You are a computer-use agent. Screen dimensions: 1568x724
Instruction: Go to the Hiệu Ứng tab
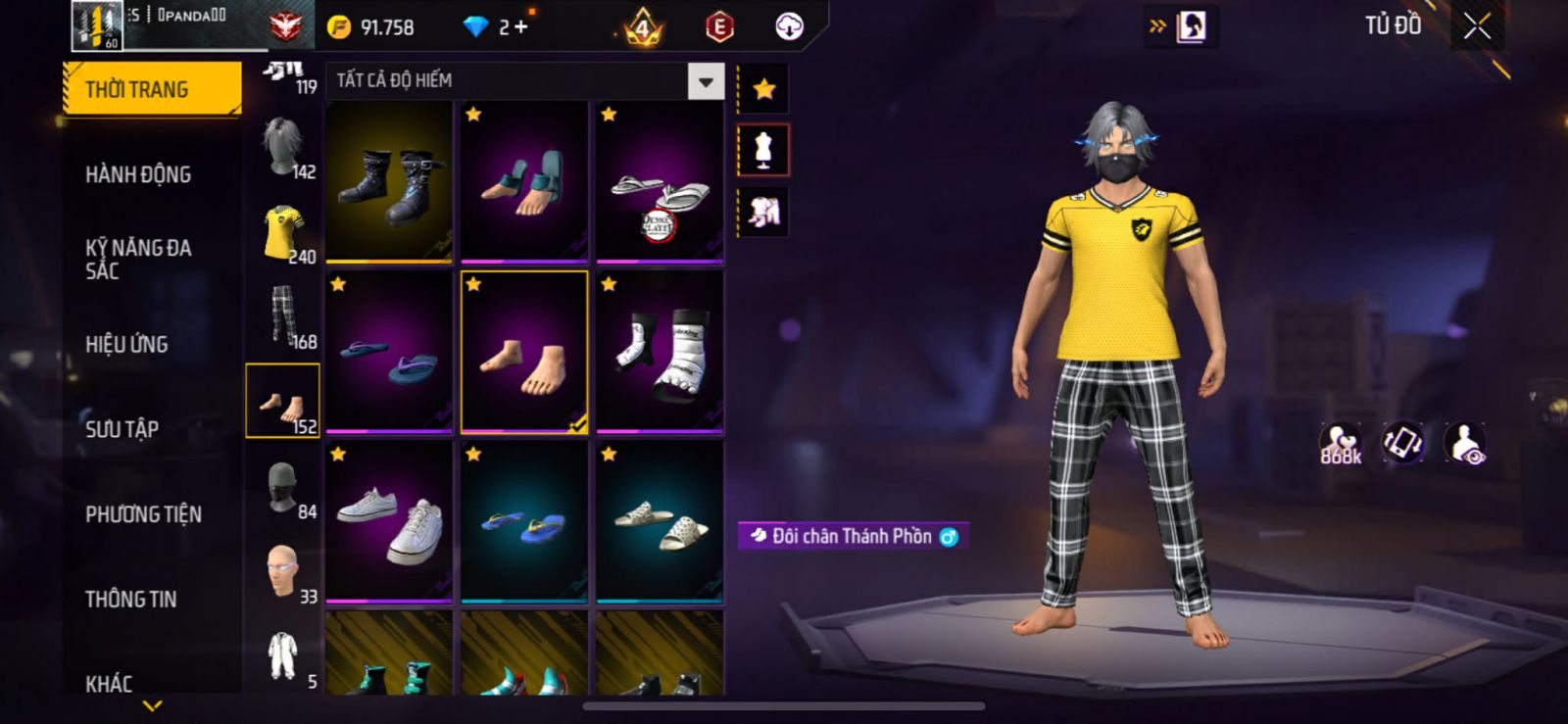(x=126, y=344)
